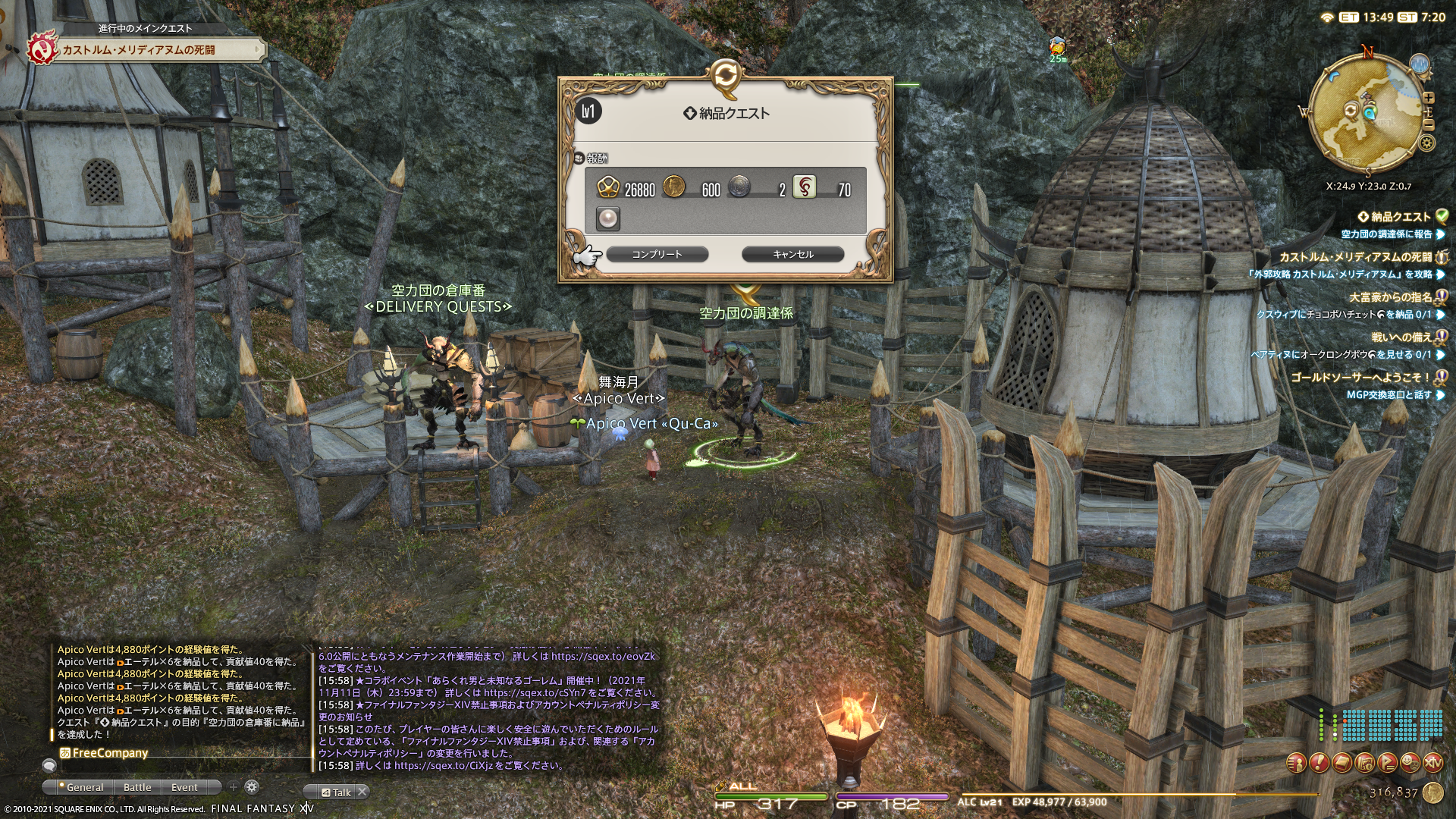The width and height of the screenshot is (1456, 819).
Task: Open chat log settings gear
Action: tap(252, 787)
